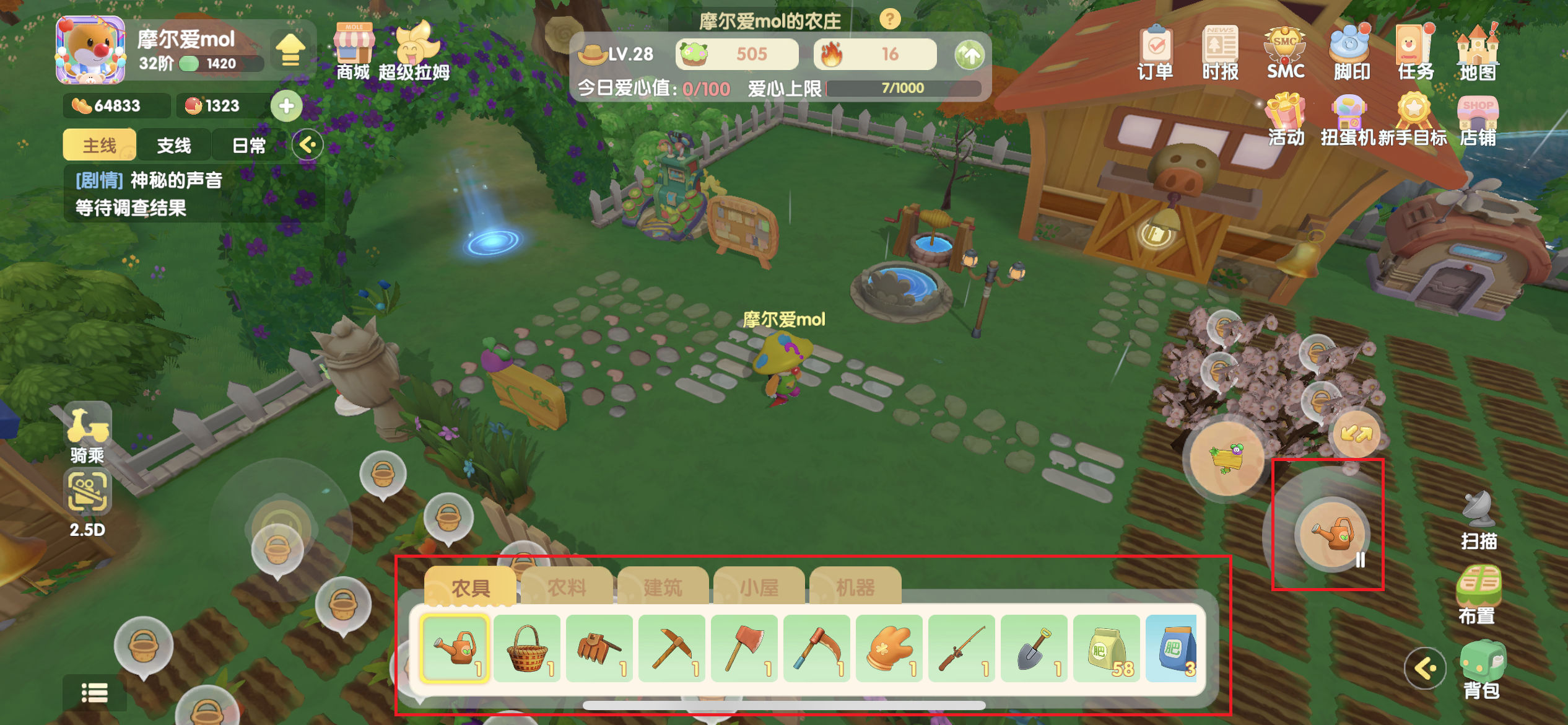
Task: Open the 地图 map
Action: click(1478, 53)
